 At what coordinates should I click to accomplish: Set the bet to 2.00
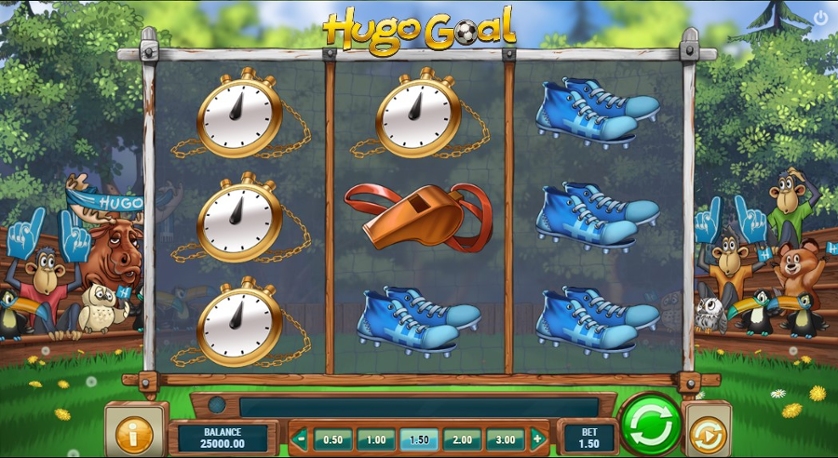tap(462, 439)
